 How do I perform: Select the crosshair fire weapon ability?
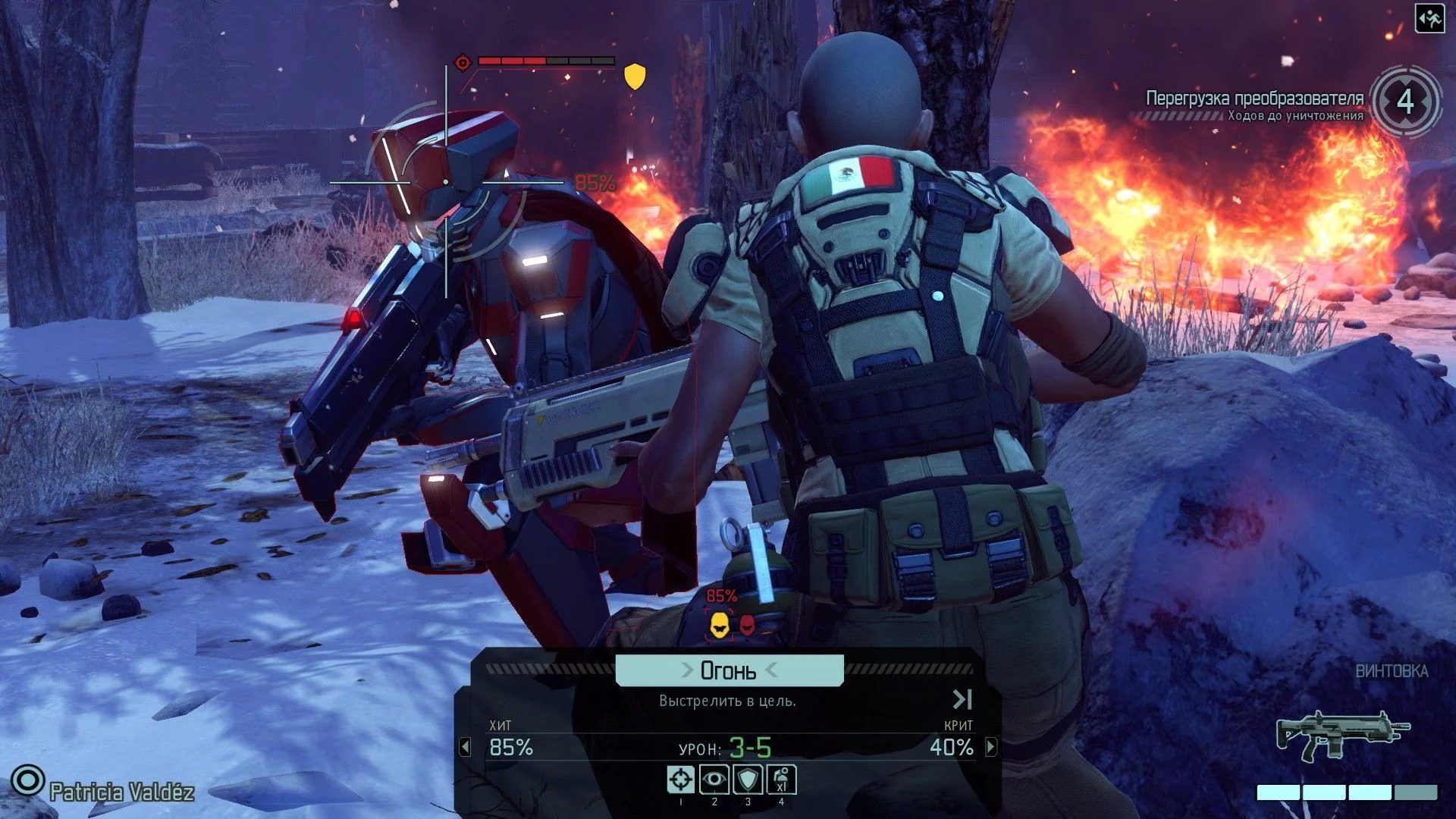coord(680,779)
